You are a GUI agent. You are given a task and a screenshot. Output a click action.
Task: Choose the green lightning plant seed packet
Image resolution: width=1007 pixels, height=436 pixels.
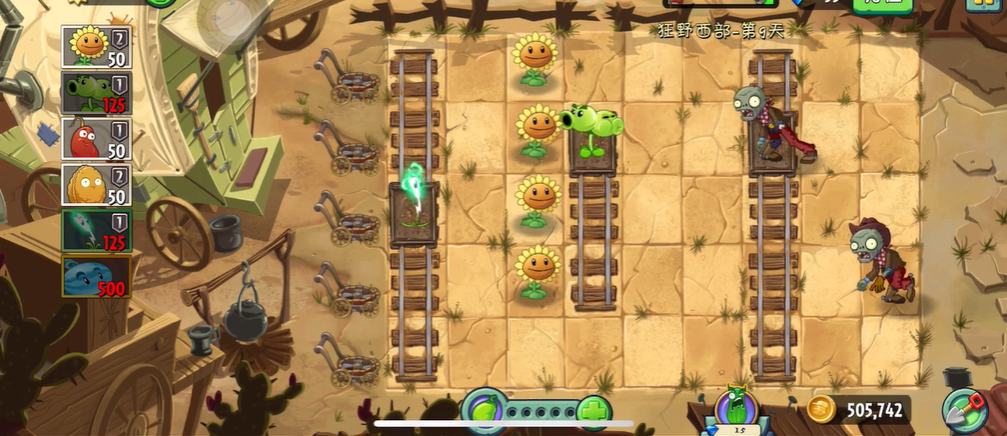click(98, 231)
